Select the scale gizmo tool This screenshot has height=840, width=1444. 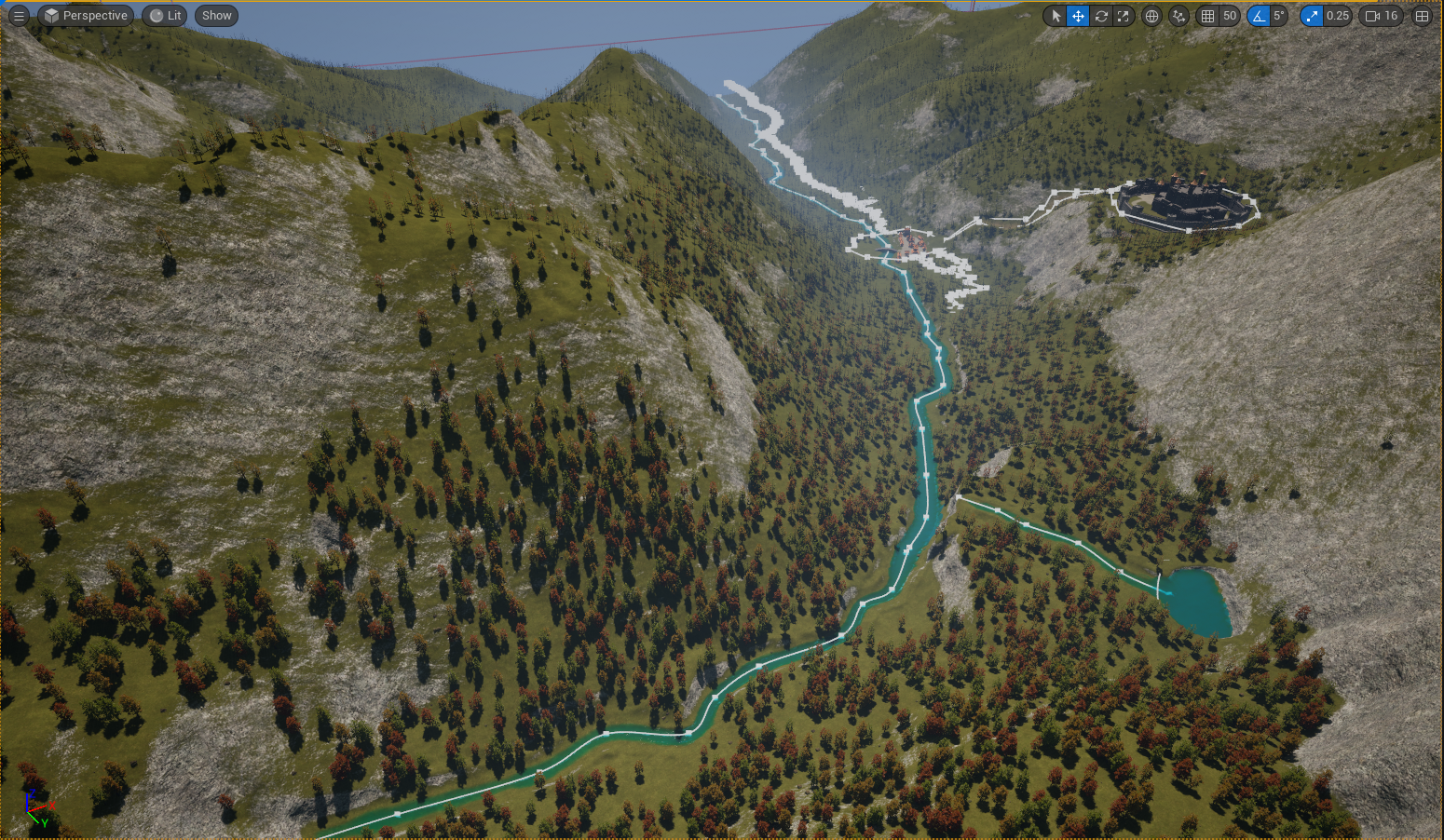(1124, 16)
